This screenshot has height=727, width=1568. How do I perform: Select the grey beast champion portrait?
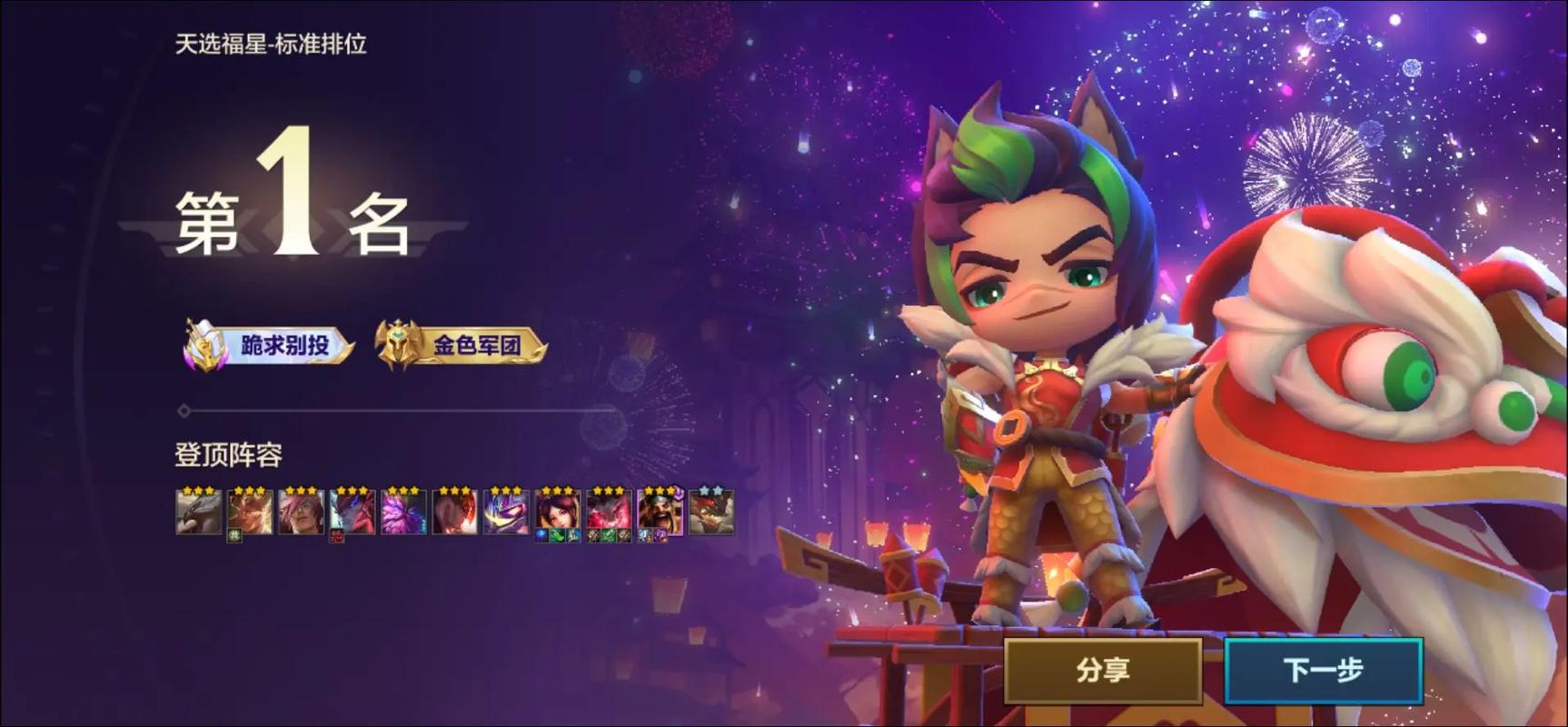(x=198, y=512)
